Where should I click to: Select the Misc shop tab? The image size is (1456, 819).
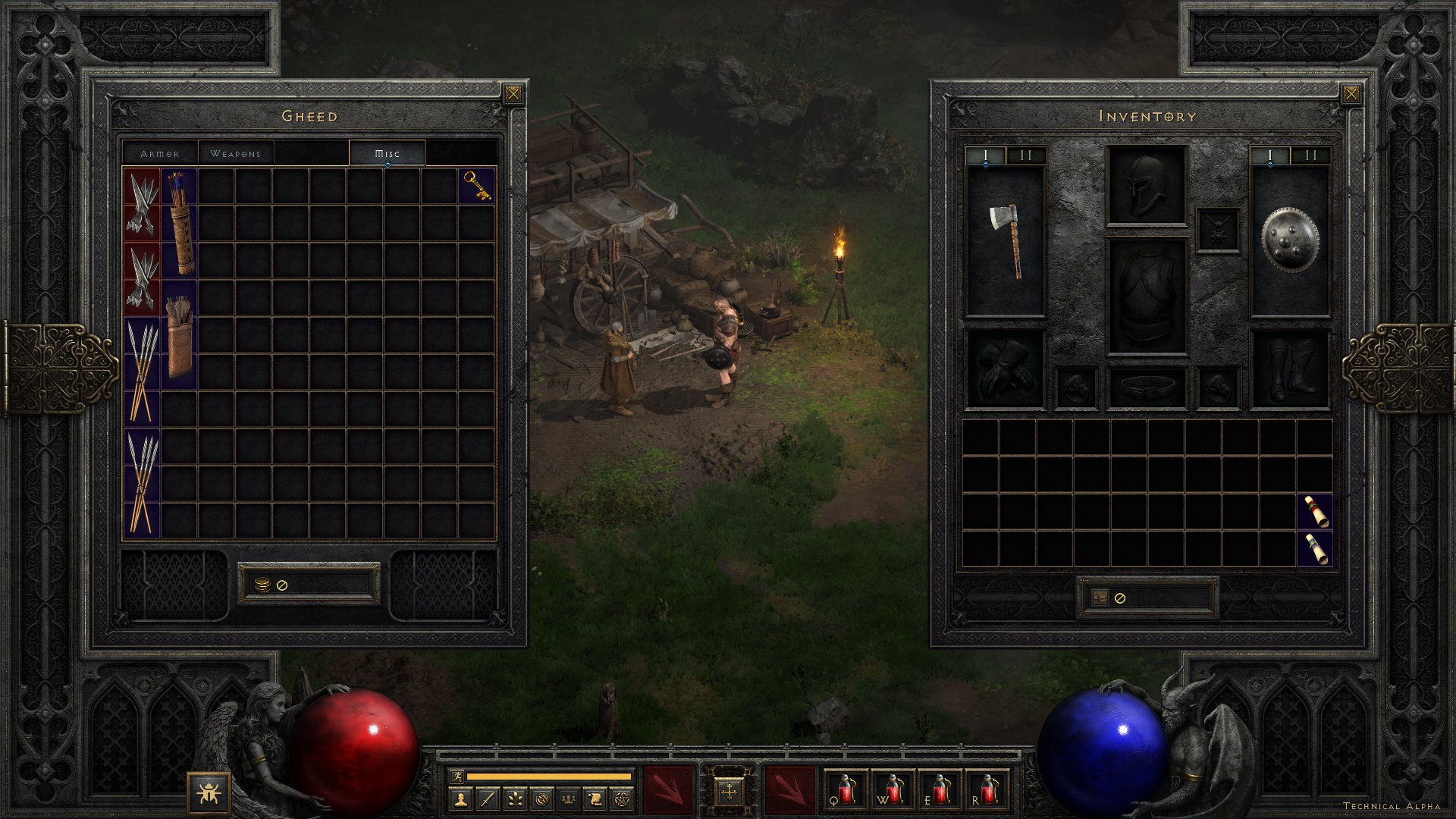(x=387, y=153)
